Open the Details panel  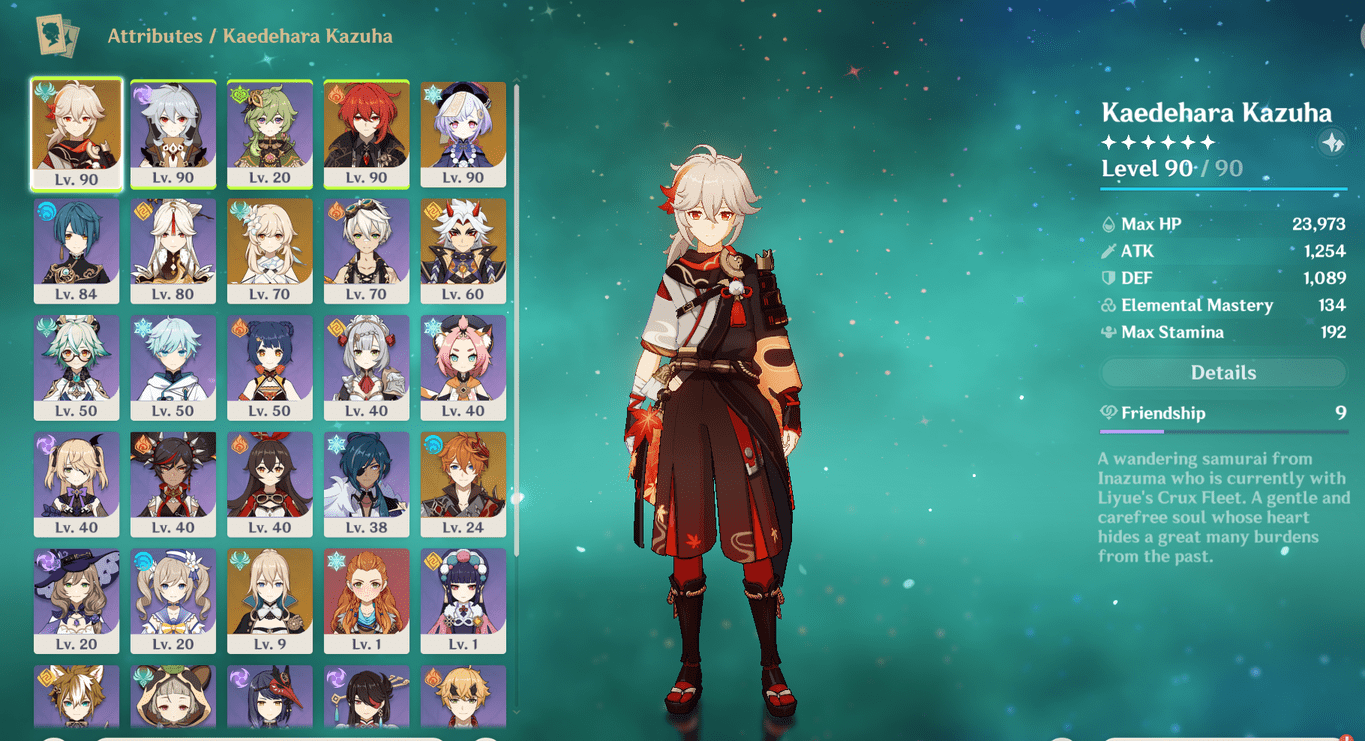[1222, 372]
